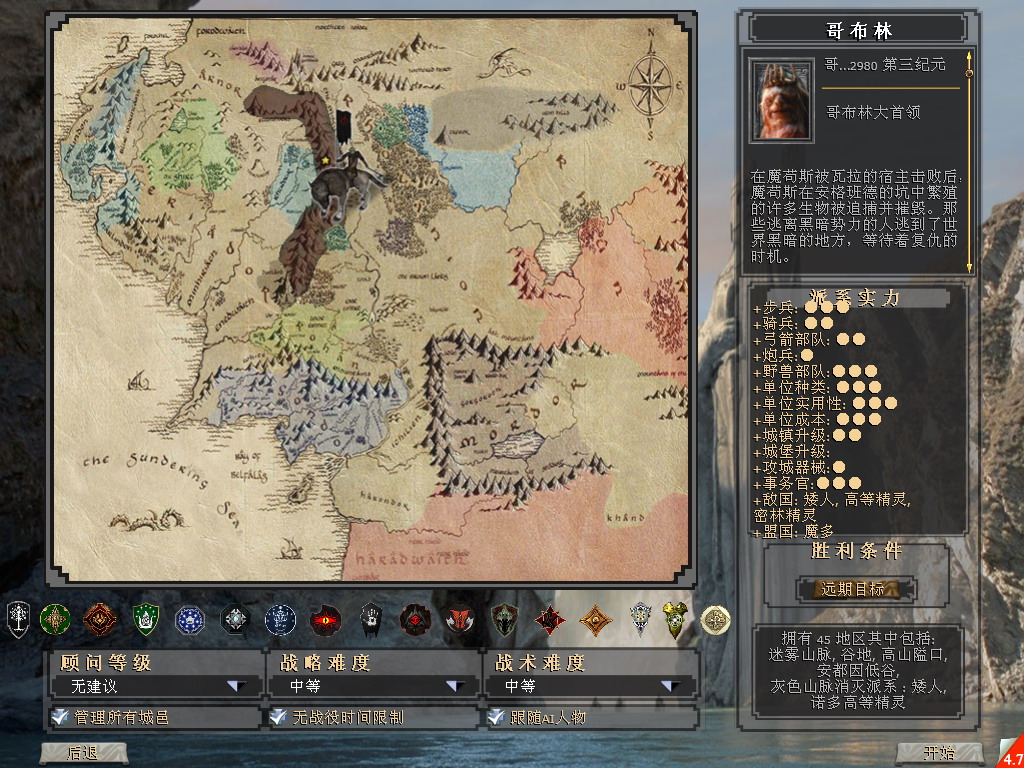1024x768 pixels.
Task: Select the green round emblem with gold tree
Action: [54, 620]
